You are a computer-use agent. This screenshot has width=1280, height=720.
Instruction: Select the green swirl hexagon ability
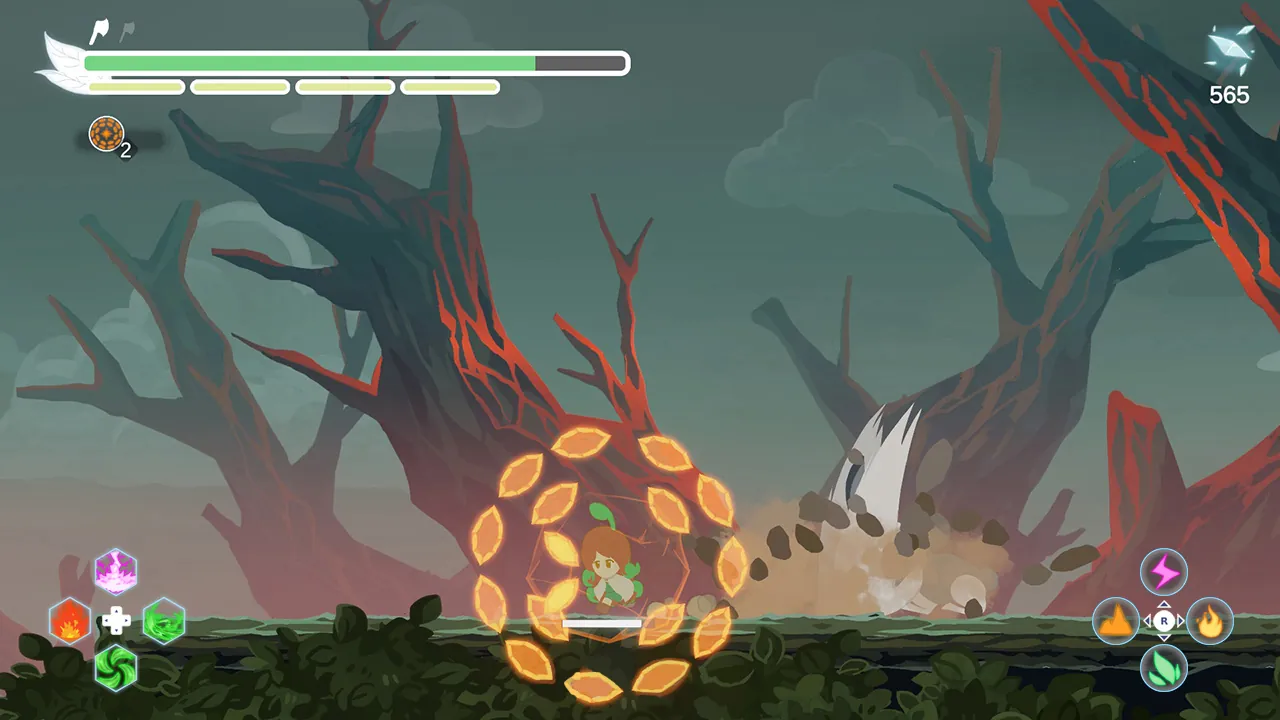coord(115,669)
